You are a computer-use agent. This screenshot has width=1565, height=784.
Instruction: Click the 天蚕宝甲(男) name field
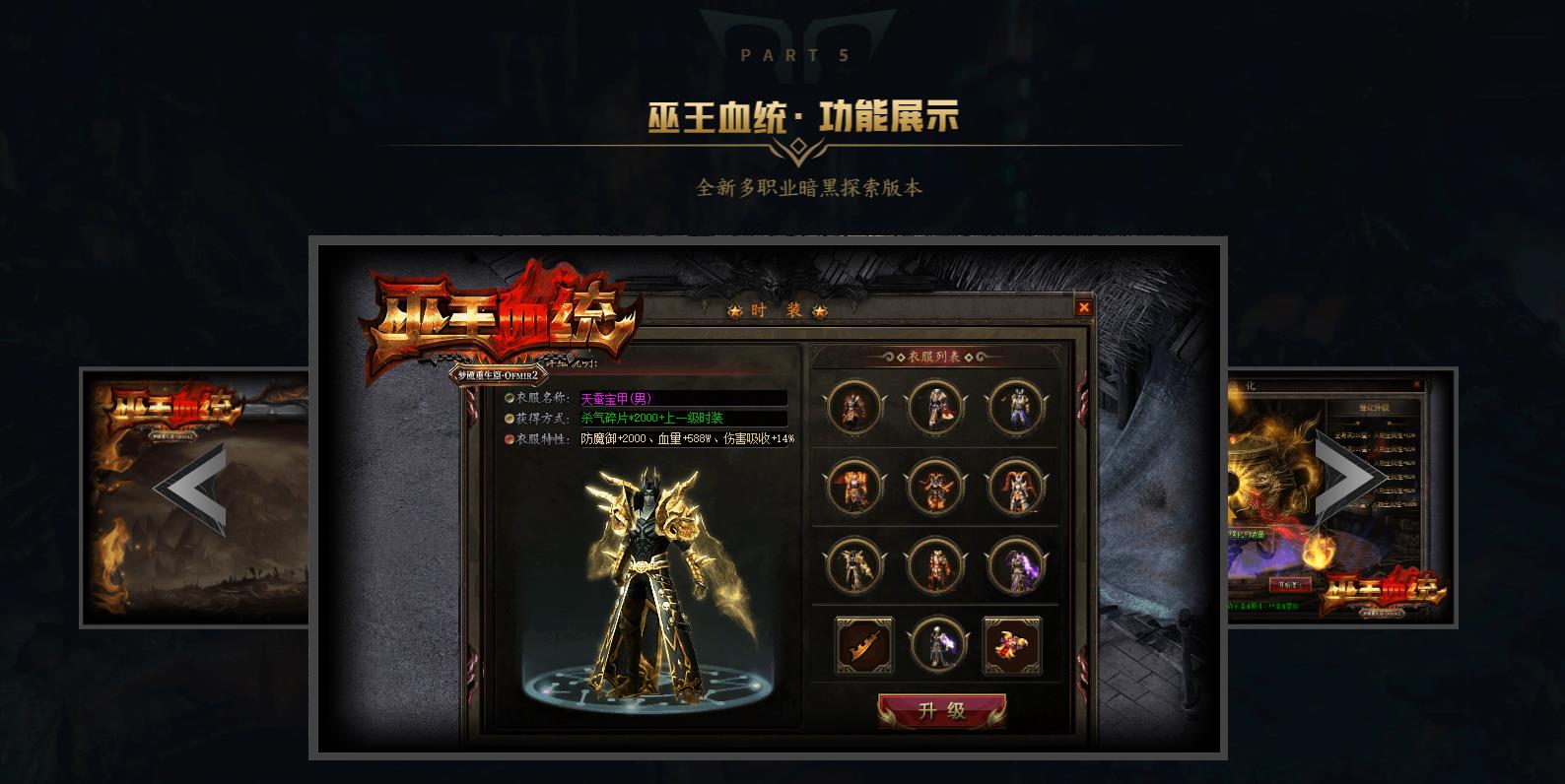[x=620, y=400]
